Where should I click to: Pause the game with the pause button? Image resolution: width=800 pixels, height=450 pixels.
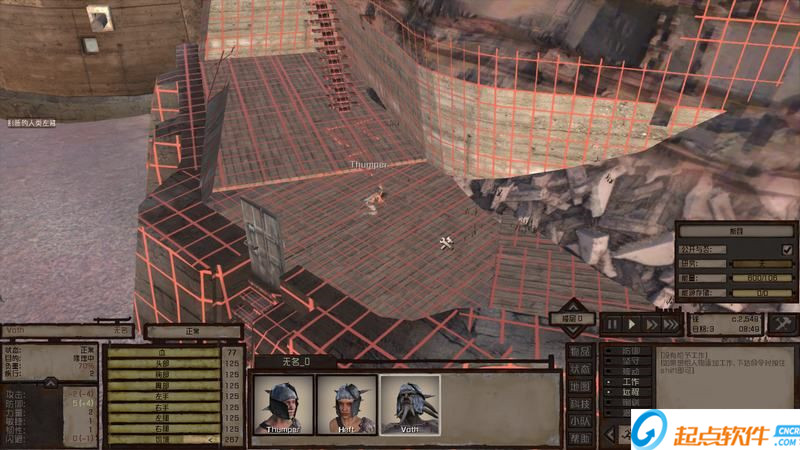click(x=612, y=324)
